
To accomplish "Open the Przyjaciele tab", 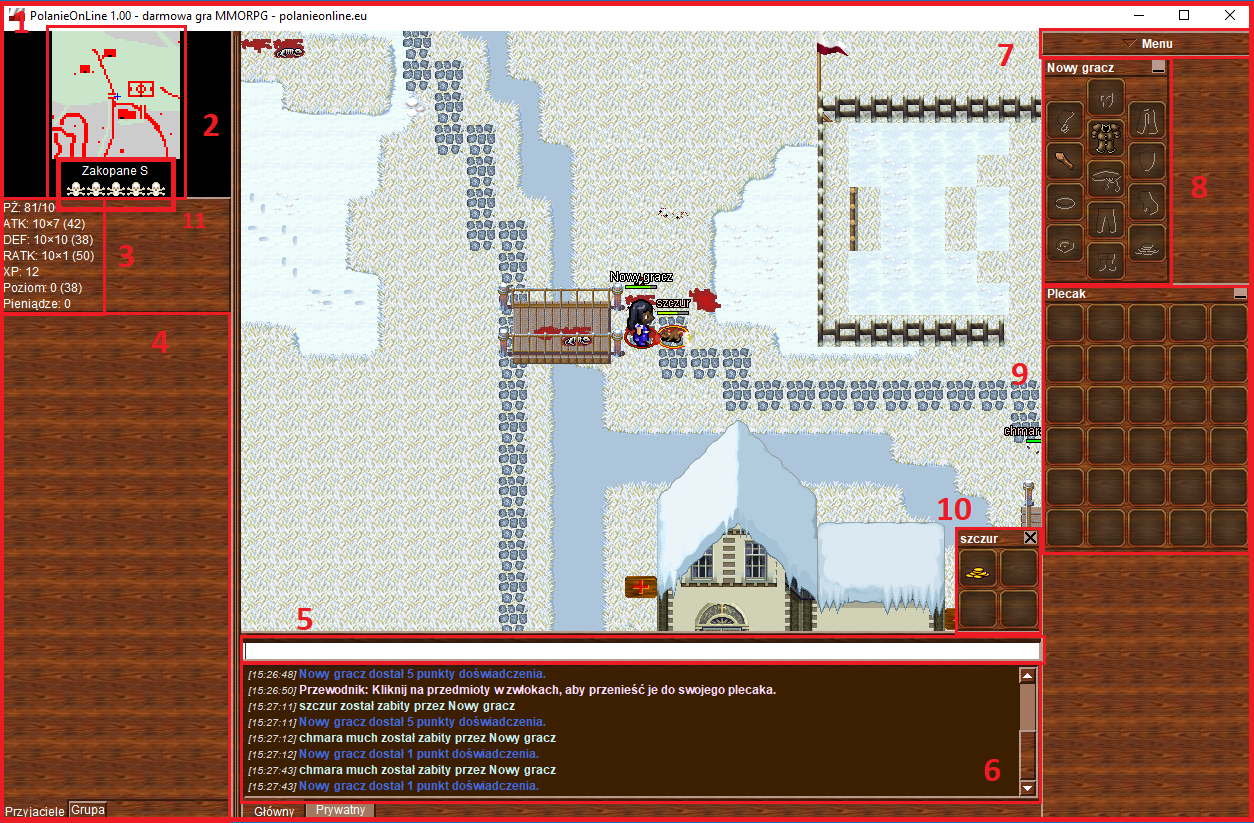I will point(34,810).
